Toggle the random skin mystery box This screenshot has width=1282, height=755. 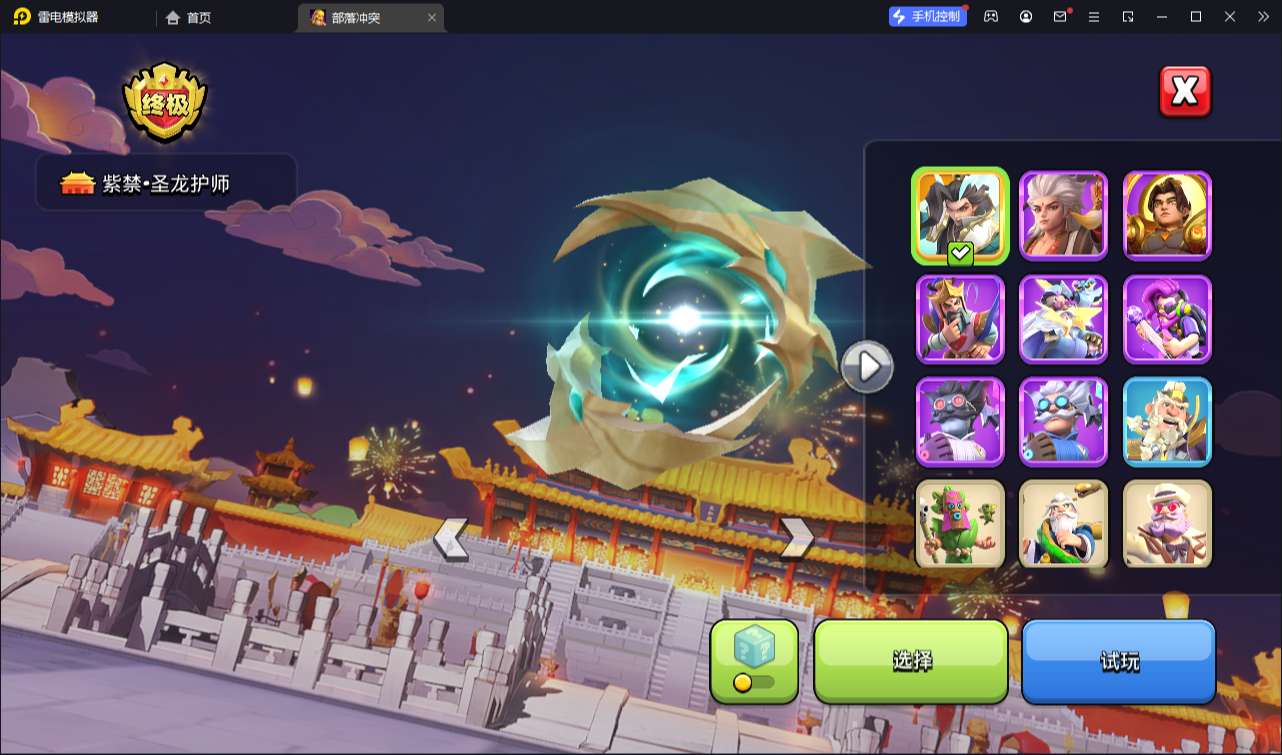754,660
